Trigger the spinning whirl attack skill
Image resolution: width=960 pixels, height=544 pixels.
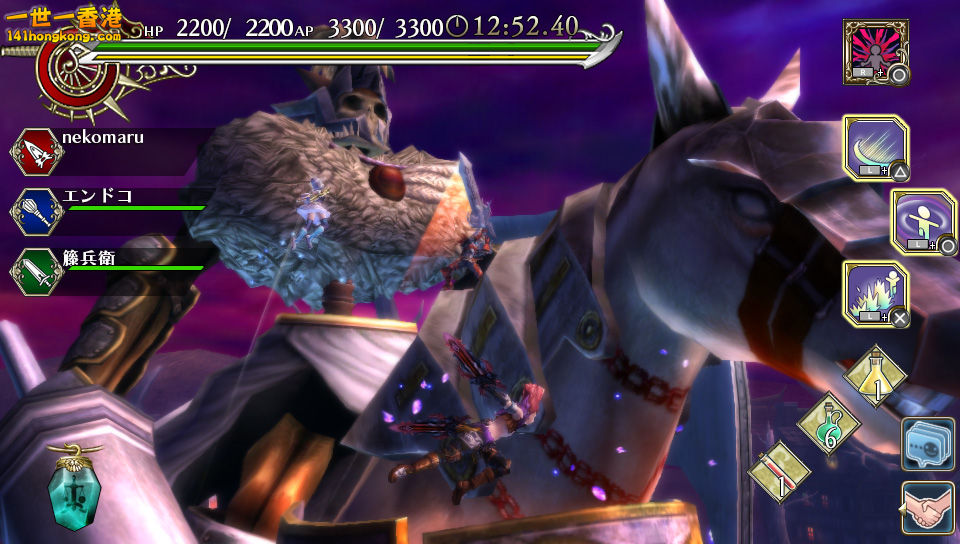point(922,221)
